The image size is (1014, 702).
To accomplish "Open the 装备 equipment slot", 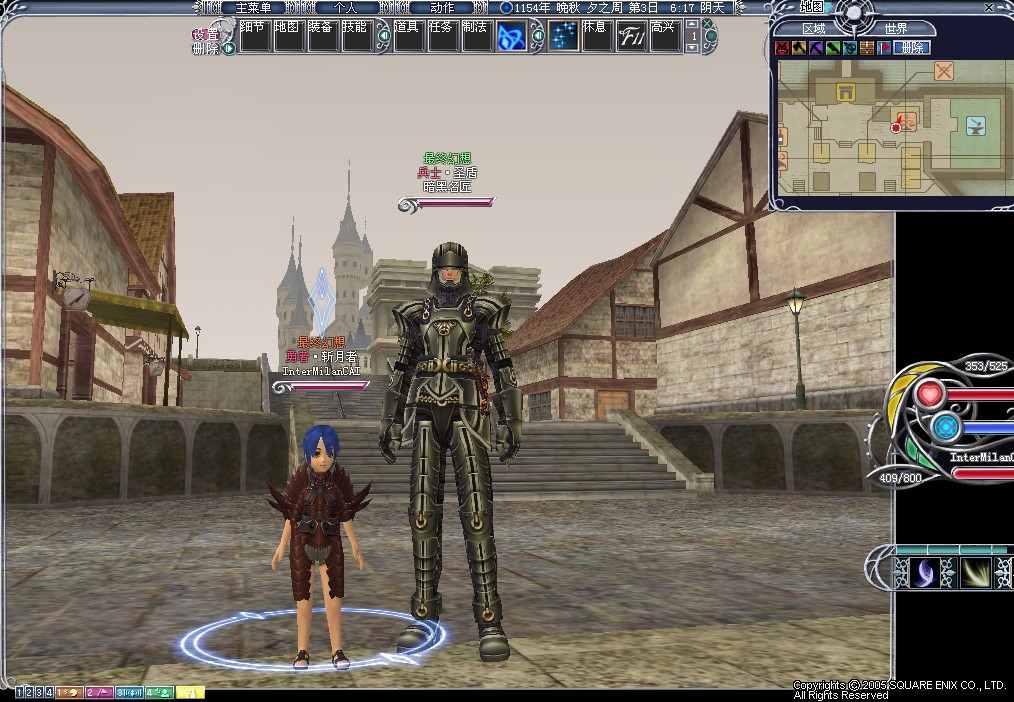I will [x=322, y=36].
